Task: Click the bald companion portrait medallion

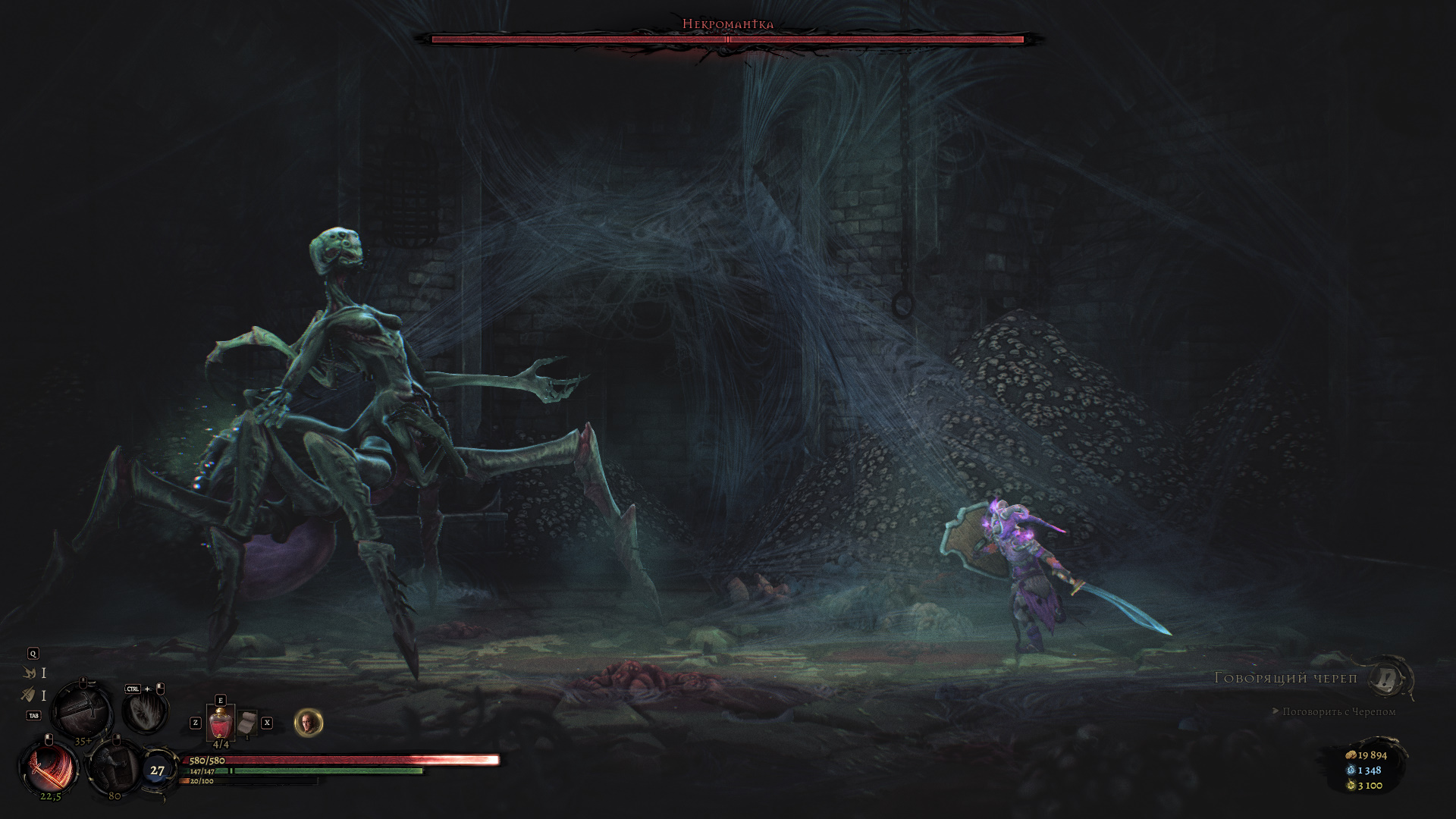Action: point(309,723)
